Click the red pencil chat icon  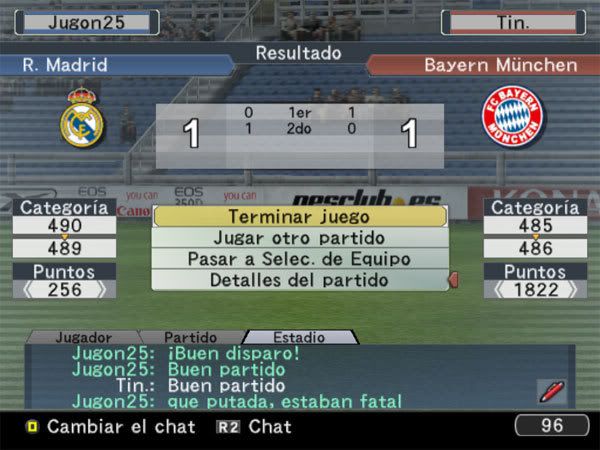coord(550,391)
